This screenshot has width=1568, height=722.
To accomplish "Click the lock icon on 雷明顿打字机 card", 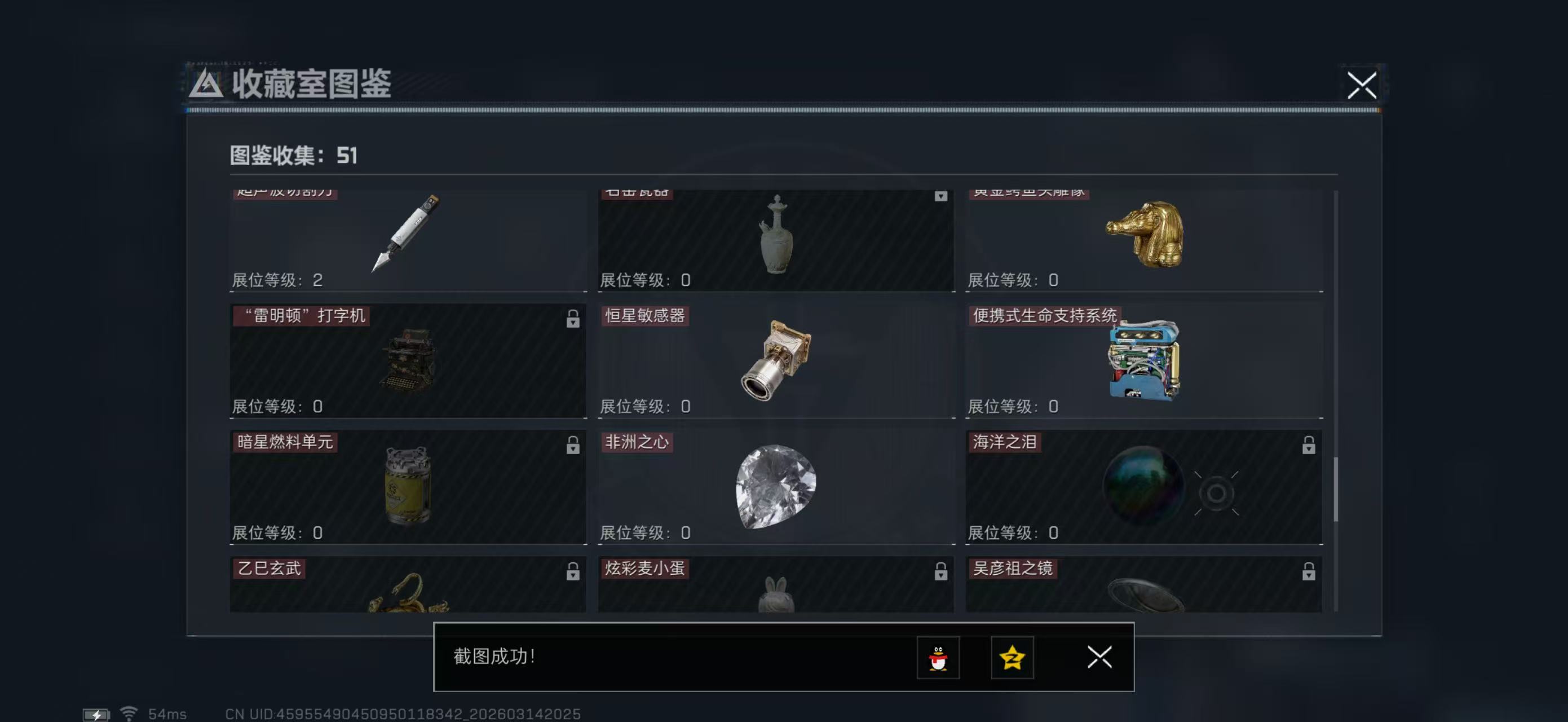I will [x=573, y=319].
